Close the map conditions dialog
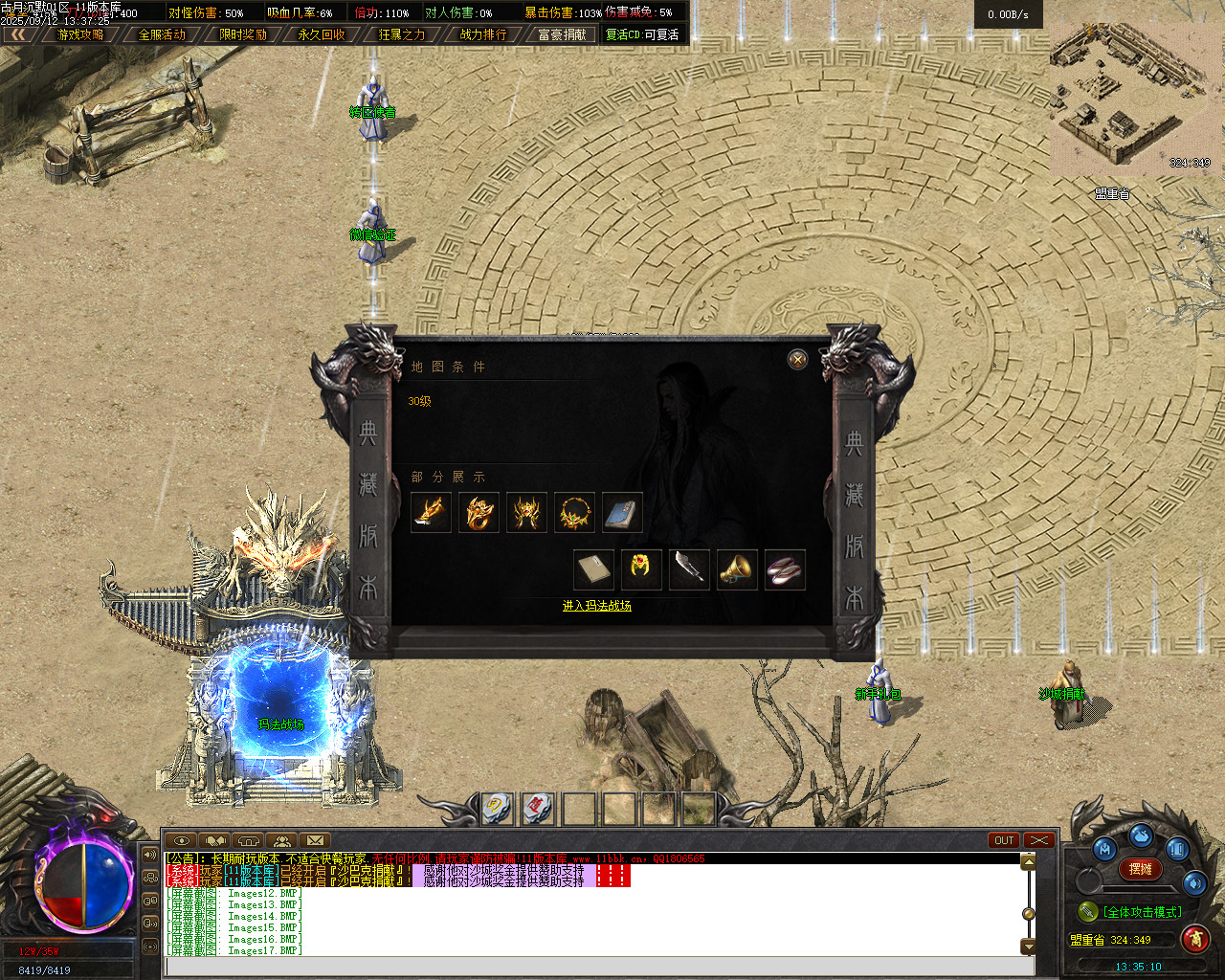 pyautogui.click(x=797, y=359)
